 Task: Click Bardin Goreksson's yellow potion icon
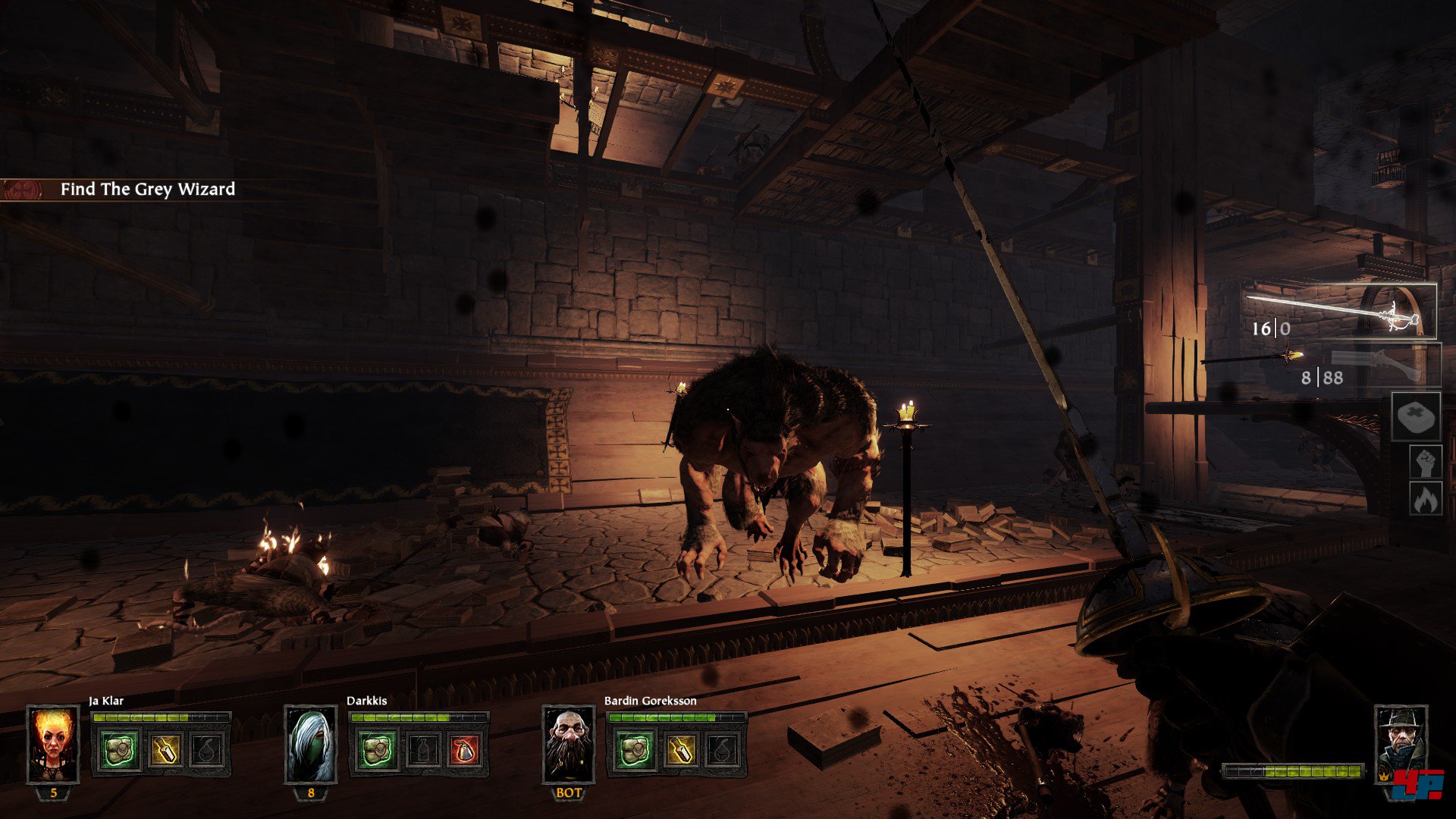tap(679, 750)
